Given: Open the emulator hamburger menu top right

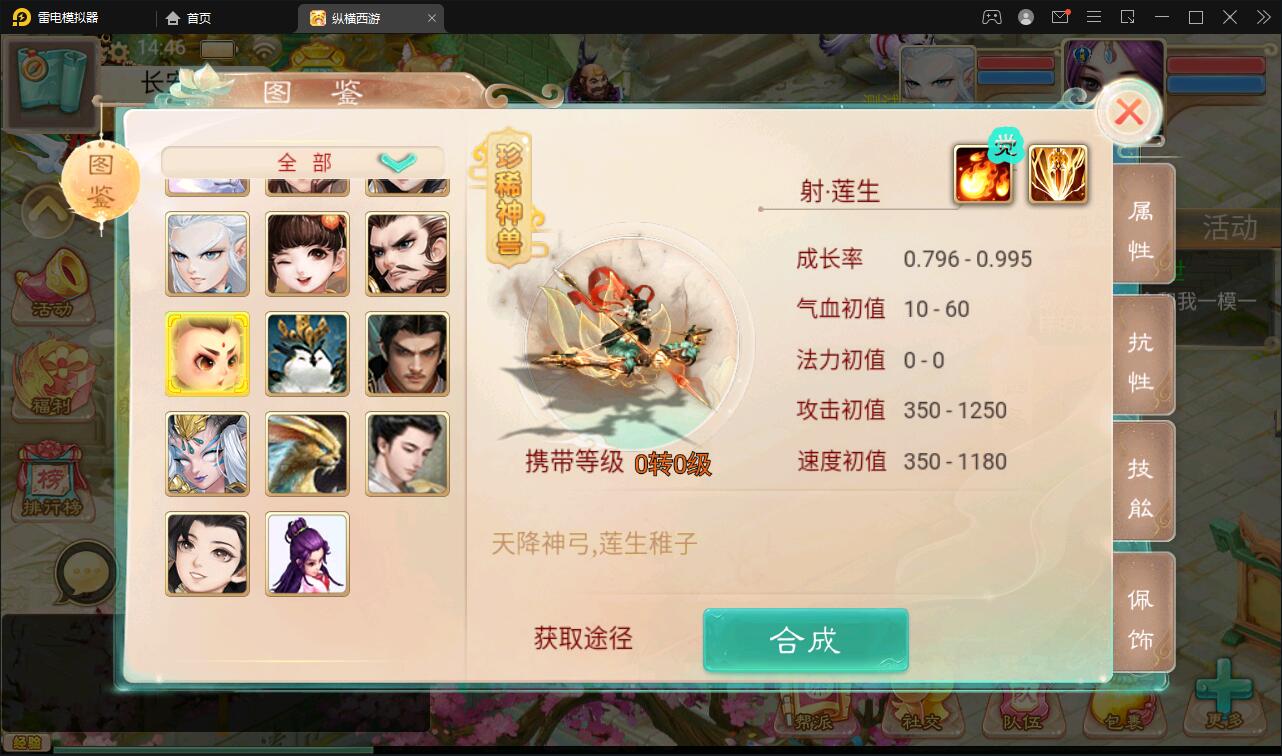Looking at the screenshot, I should 1094,17.
